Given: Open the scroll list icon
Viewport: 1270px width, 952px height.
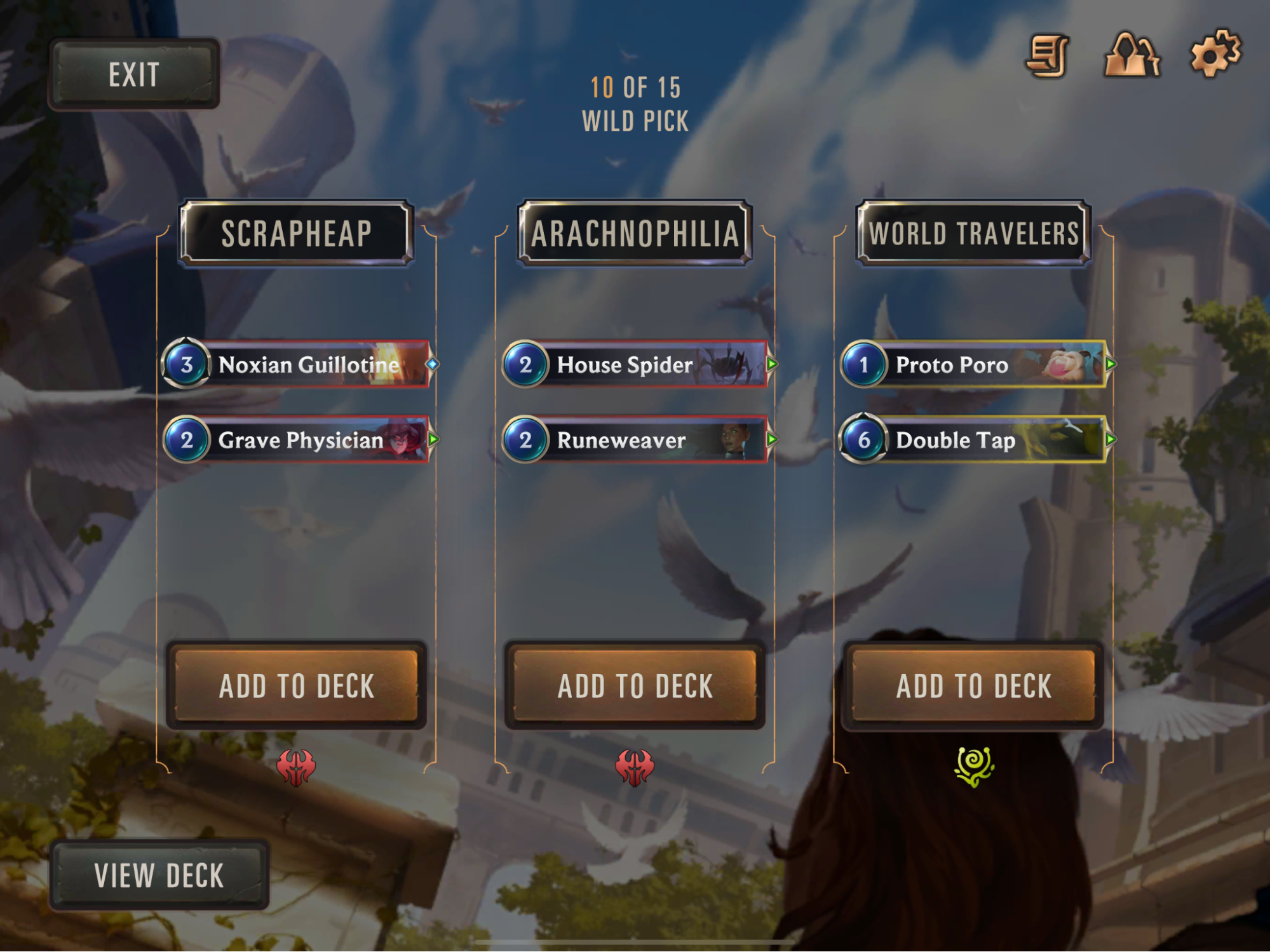Looking at the screenshot, I should (x=1048, y=56).
